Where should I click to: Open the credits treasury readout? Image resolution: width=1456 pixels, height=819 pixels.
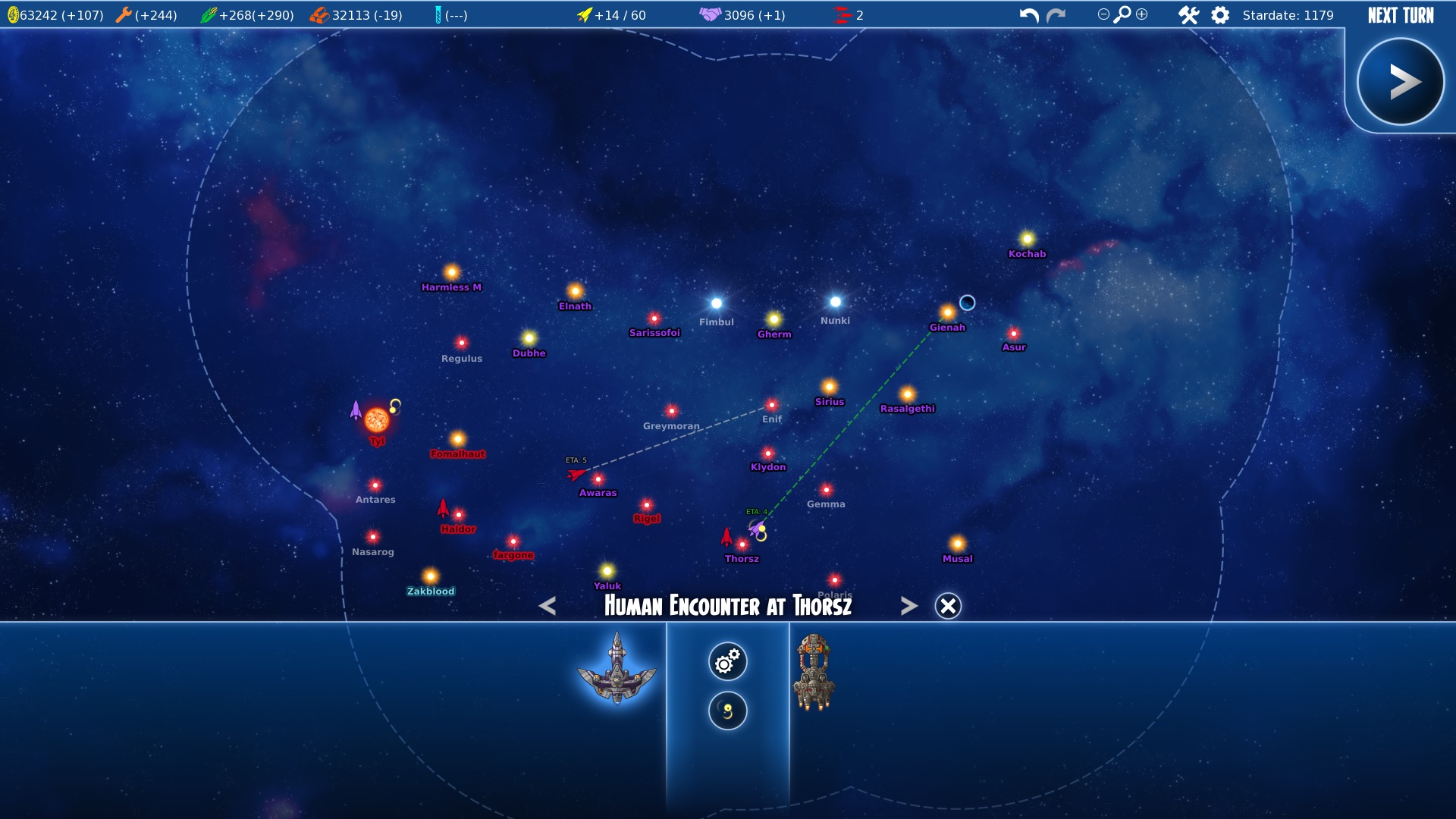[55, 15]
